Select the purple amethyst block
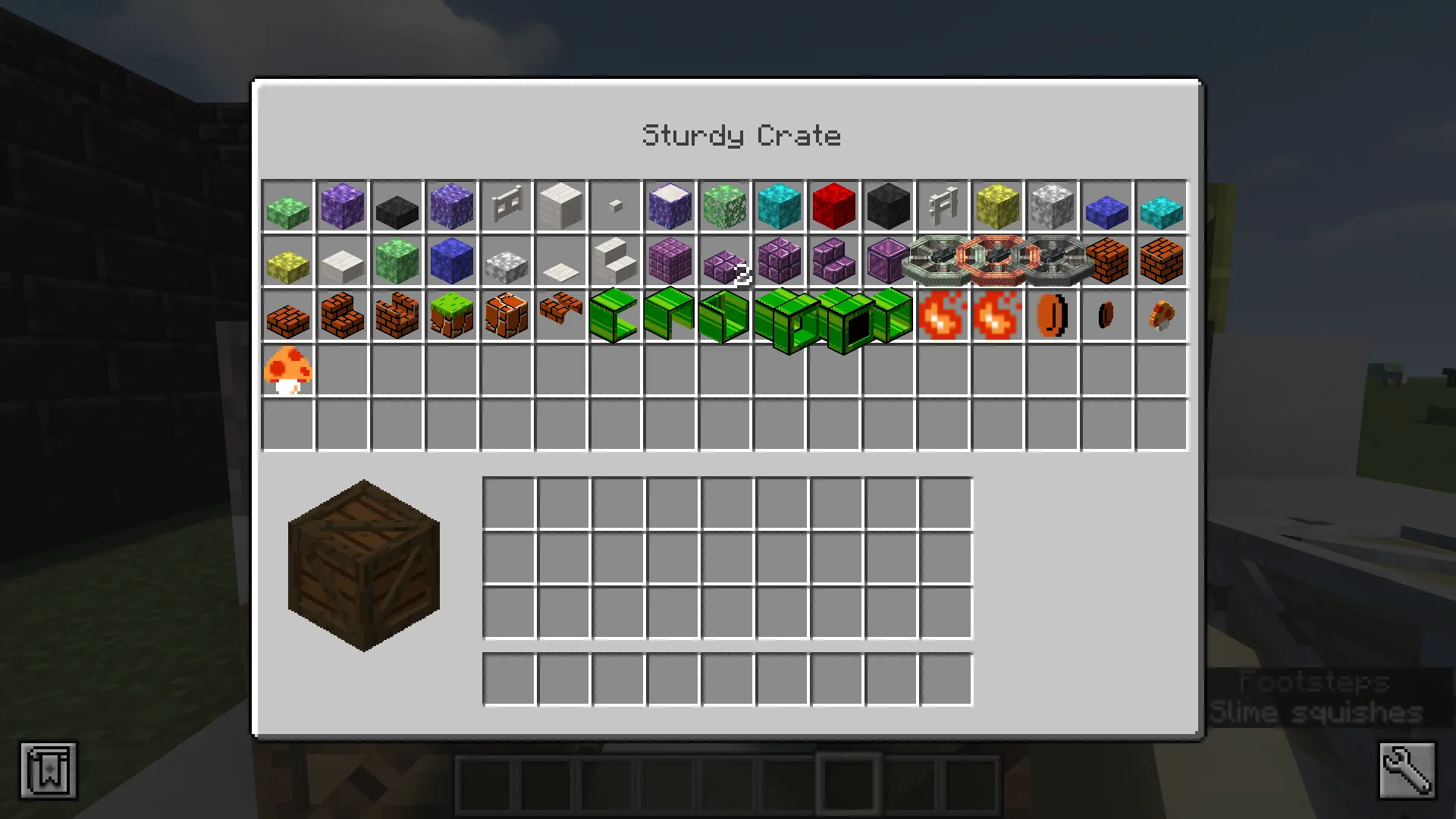Image resolution: width=1456 pixels, height=819 pixels. click(x=342, y=205)
